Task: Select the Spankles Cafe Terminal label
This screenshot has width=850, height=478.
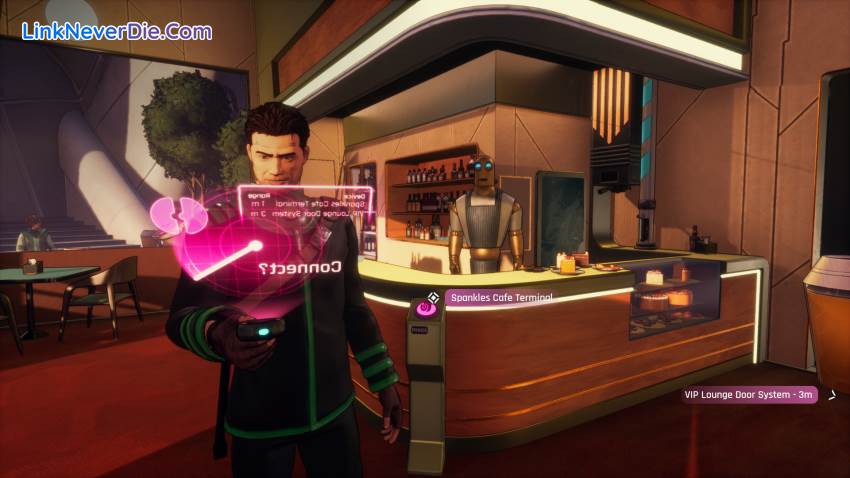Action: coord(499,297)
